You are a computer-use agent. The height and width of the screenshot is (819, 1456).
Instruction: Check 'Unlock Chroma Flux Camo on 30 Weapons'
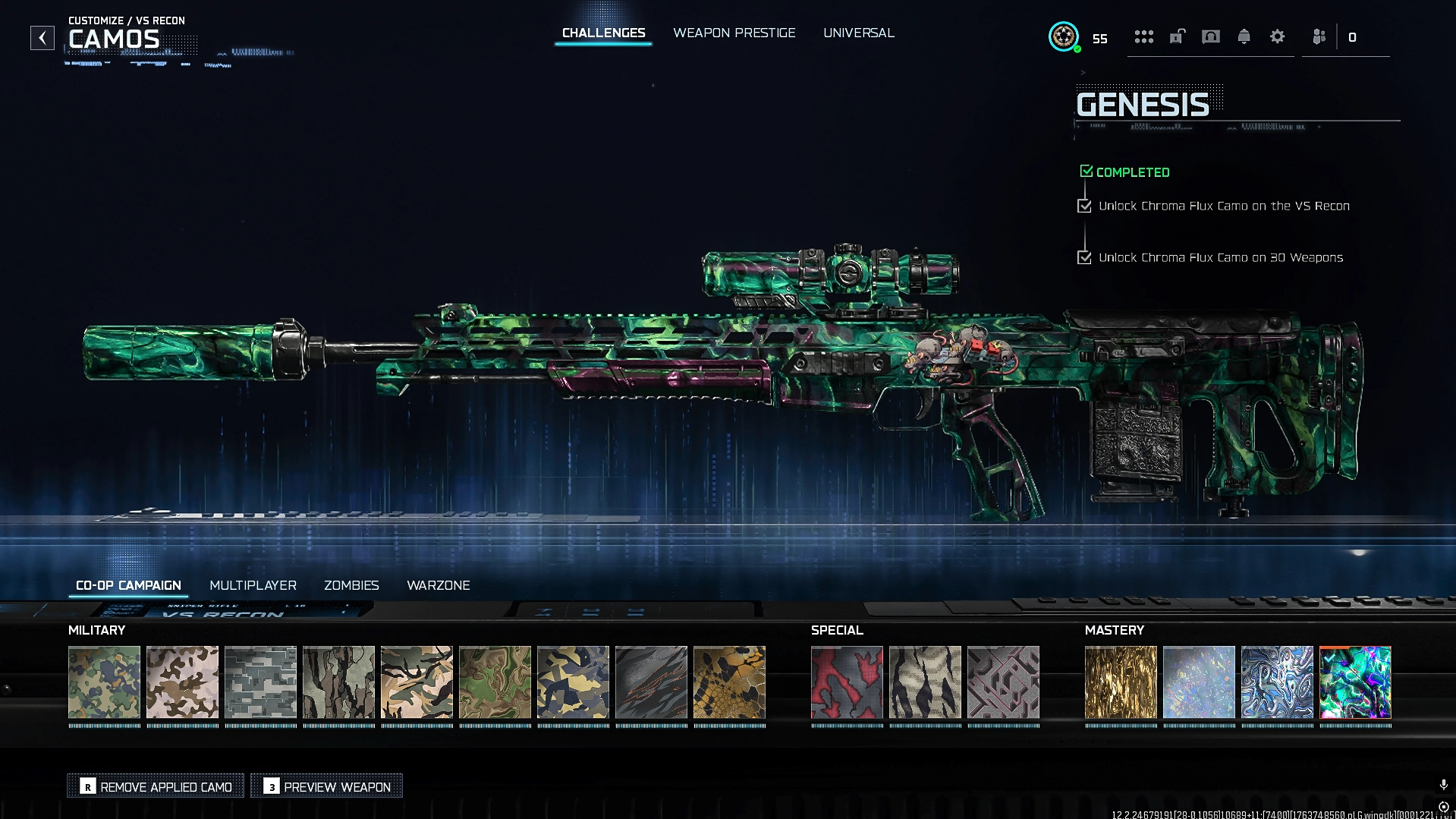tap(1084, 257)
